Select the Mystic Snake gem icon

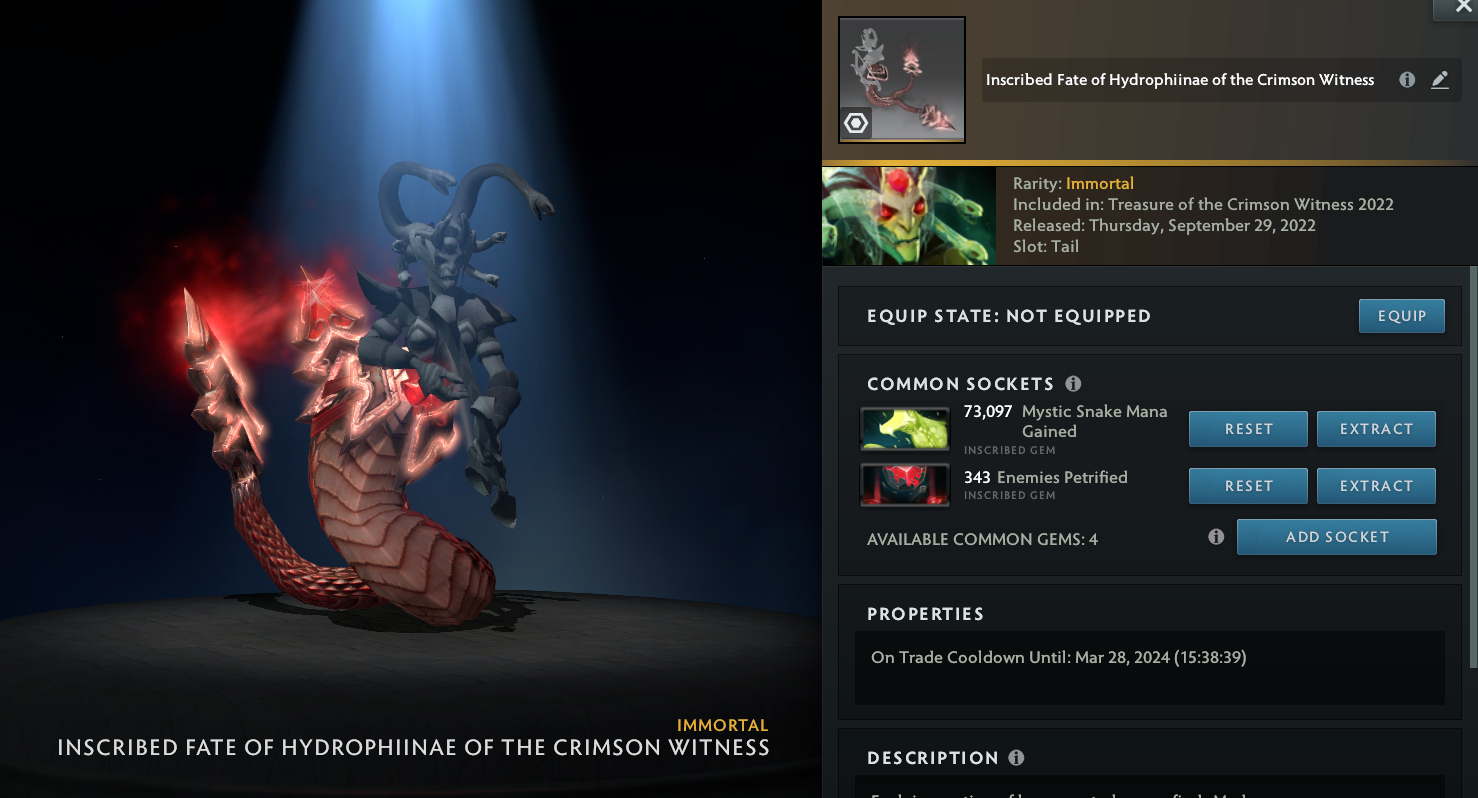[x=905, y=429]
